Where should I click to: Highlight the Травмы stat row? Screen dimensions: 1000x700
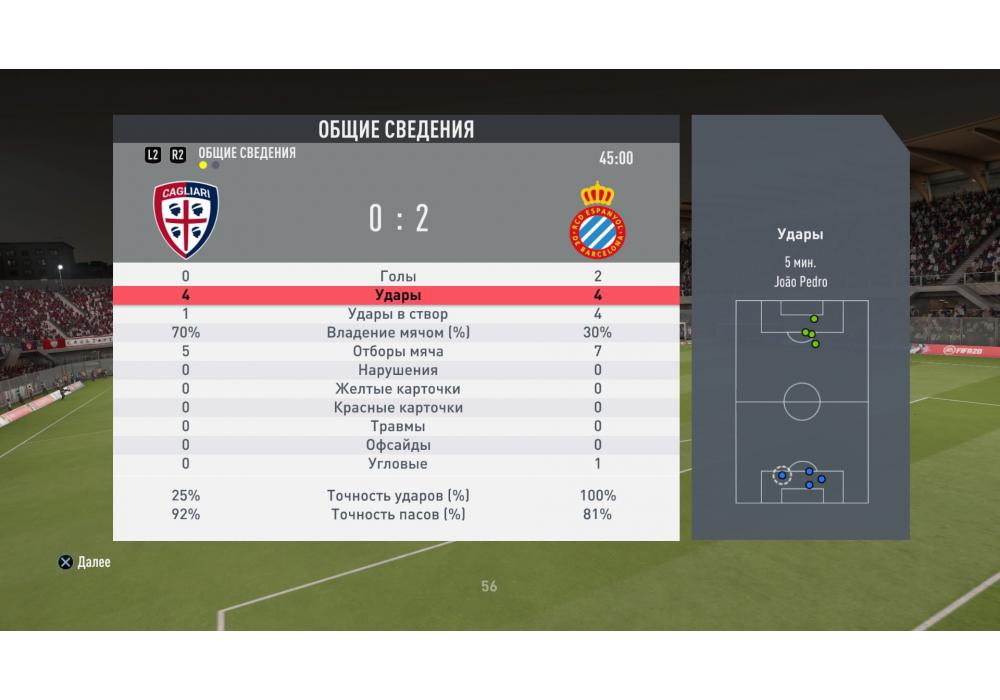click(x=398, y=426)
